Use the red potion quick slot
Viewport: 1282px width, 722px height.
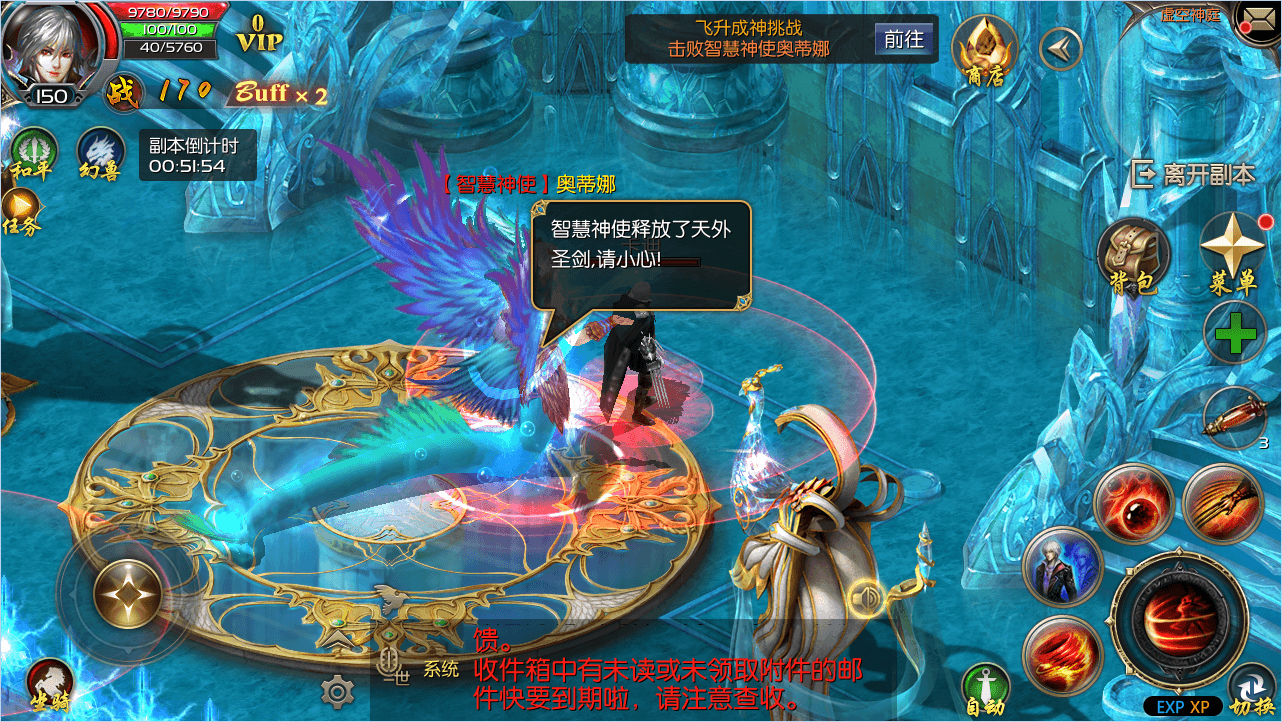point(1234,418)
